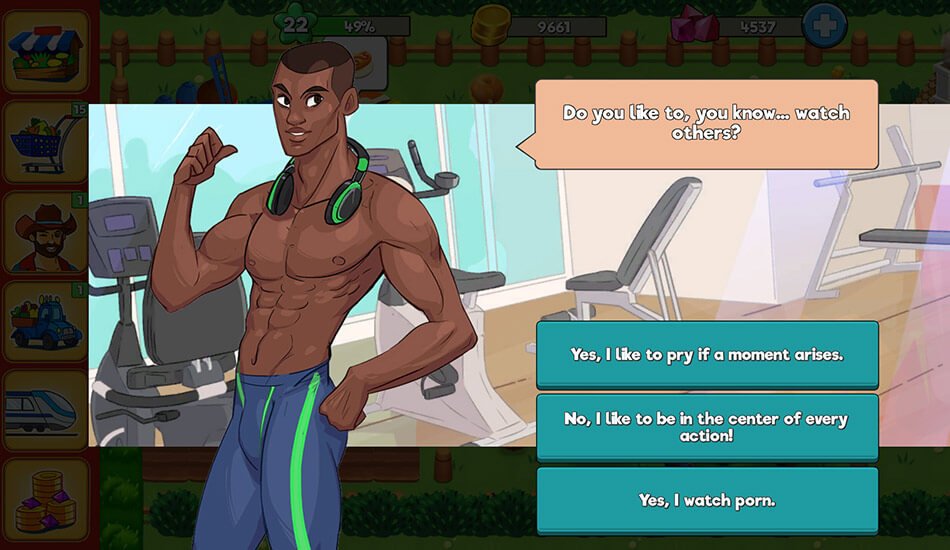Pick the "Yes, I watch porn." response
The height and width of the screenshot is (550, 950).
pos(707,500)
